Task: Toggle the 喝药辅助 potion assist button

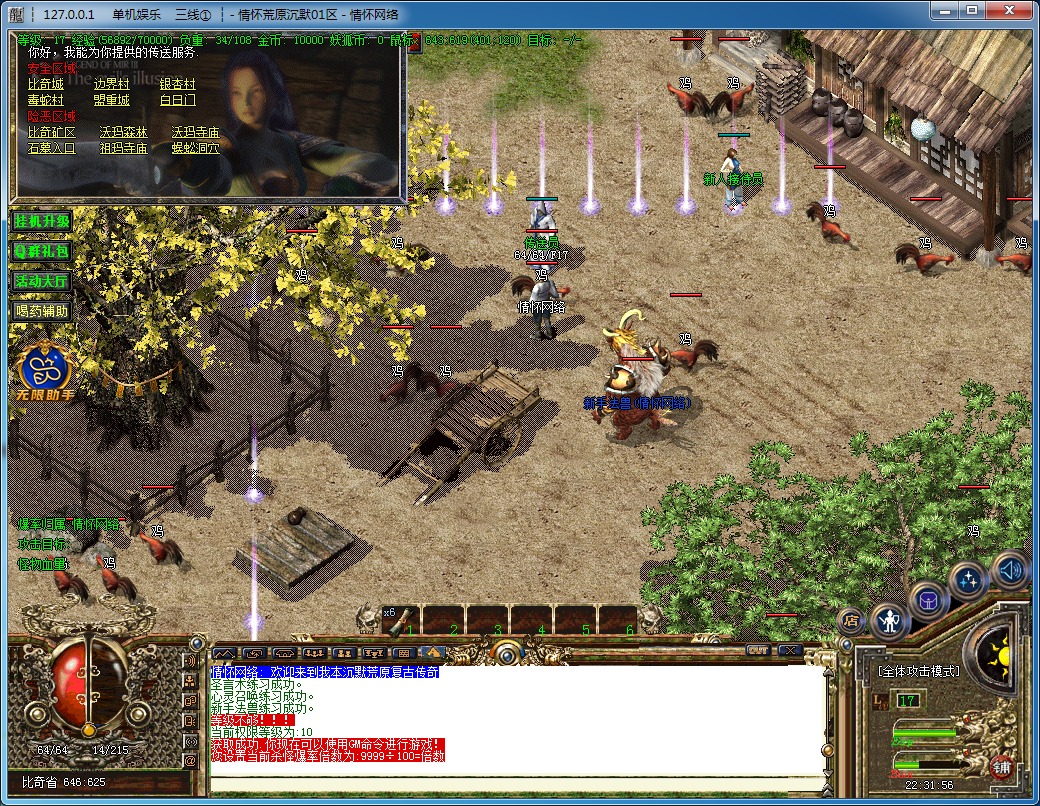Action: coord(42,310)
